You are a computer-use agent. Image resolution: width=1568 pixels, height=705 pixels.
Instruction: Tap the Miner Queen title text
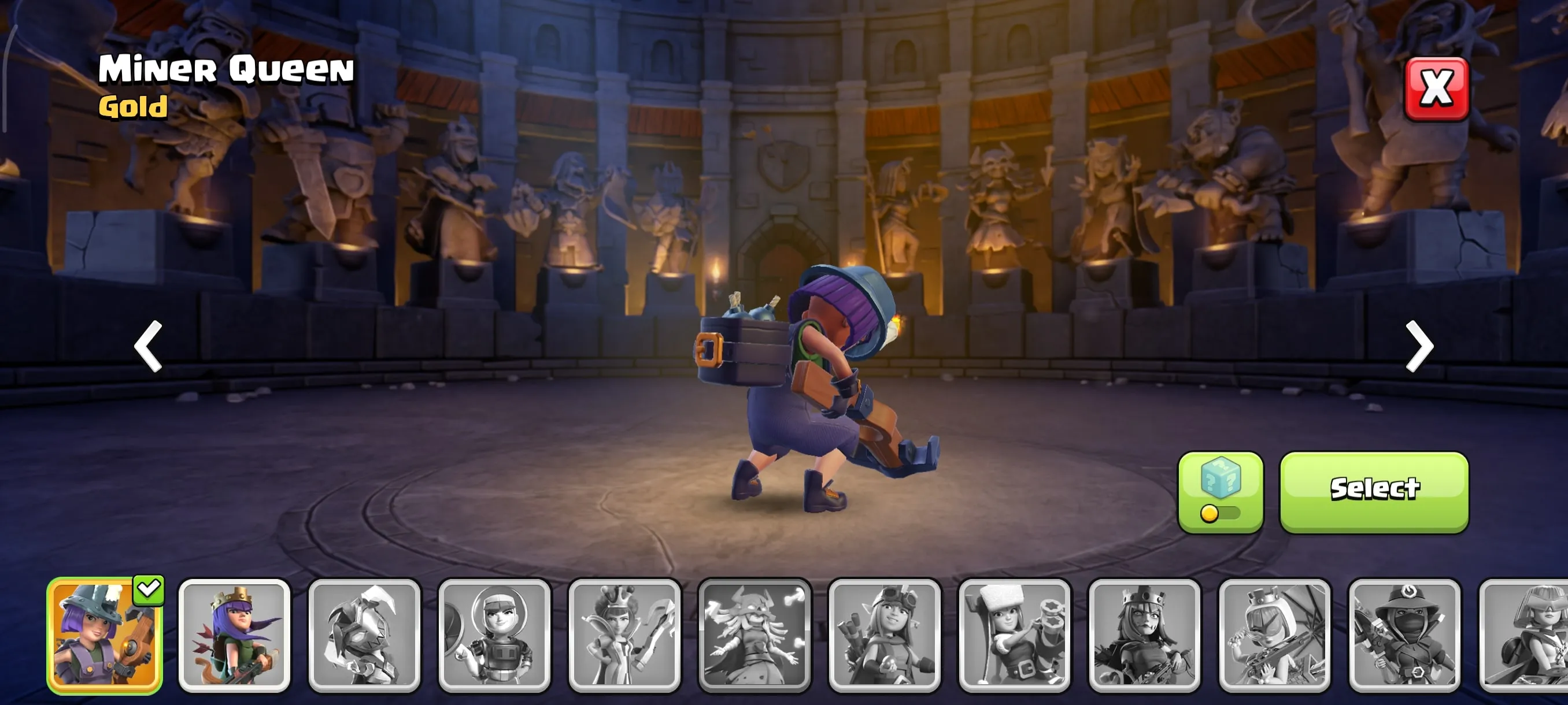tap(225, 70)
